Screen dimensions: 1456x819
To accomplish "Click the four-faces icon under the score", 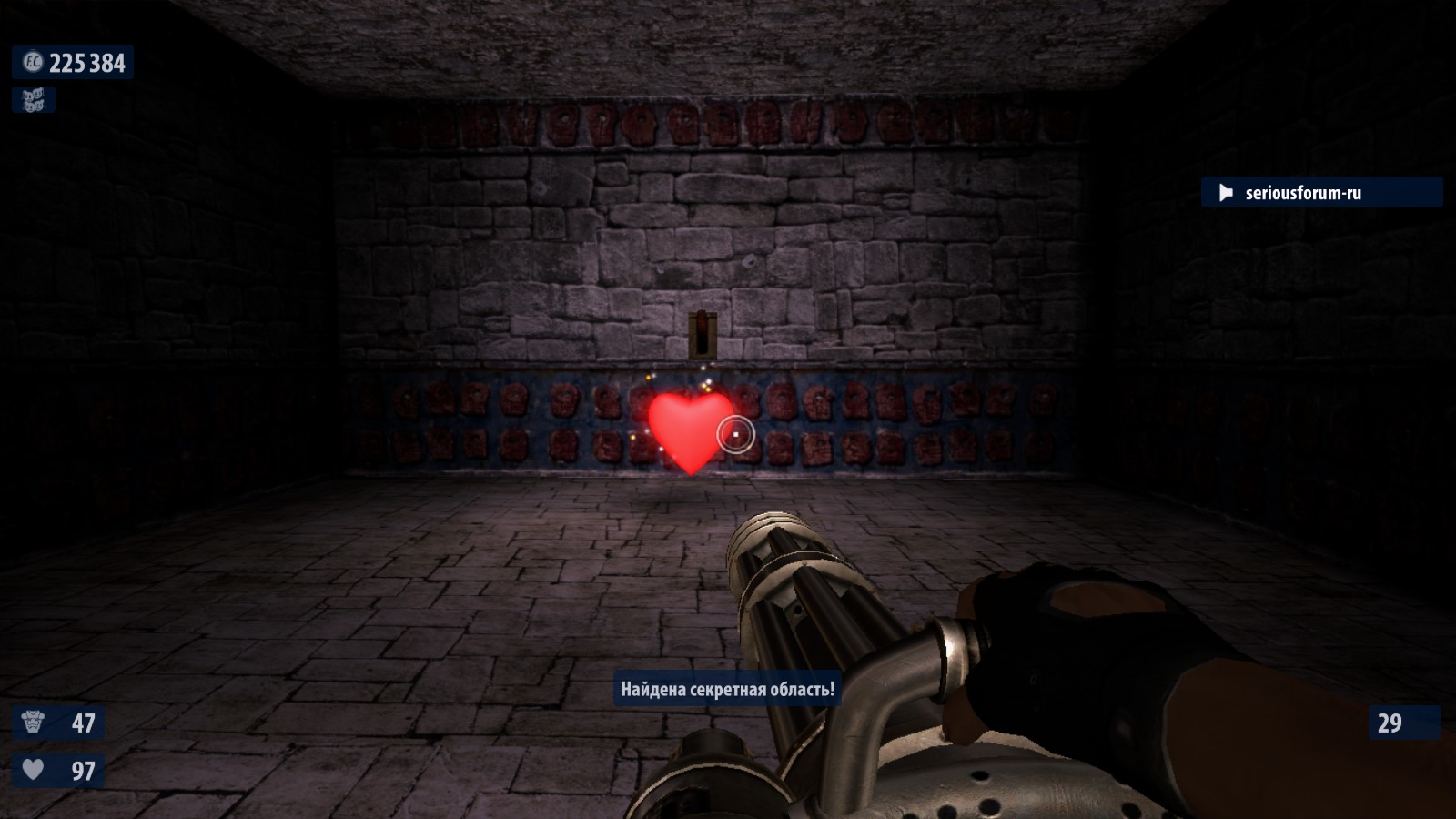I will click(34, 100).
